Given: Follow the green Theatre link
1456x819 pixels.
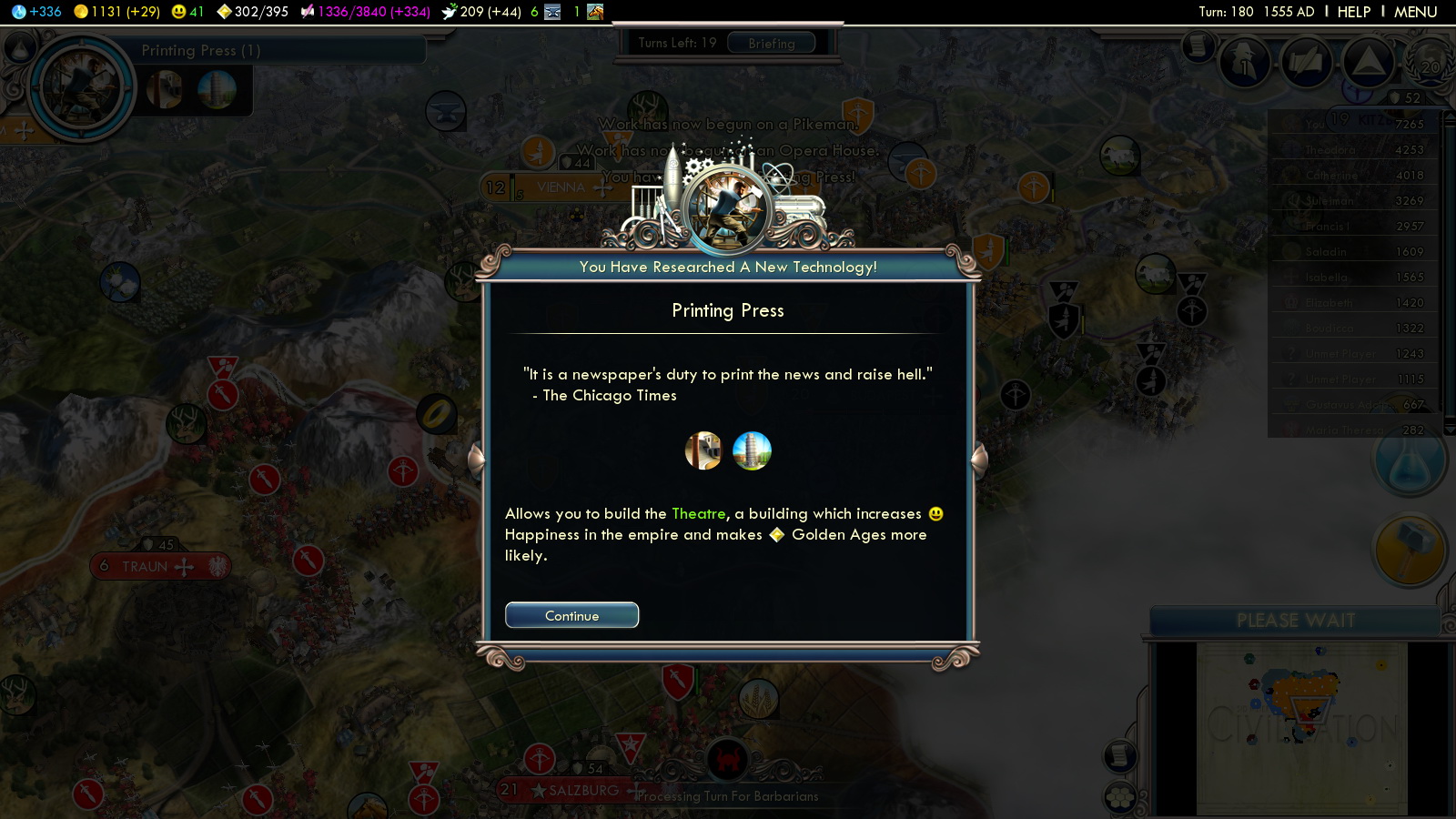Looking at the screenshot, I should pos(698,514).
